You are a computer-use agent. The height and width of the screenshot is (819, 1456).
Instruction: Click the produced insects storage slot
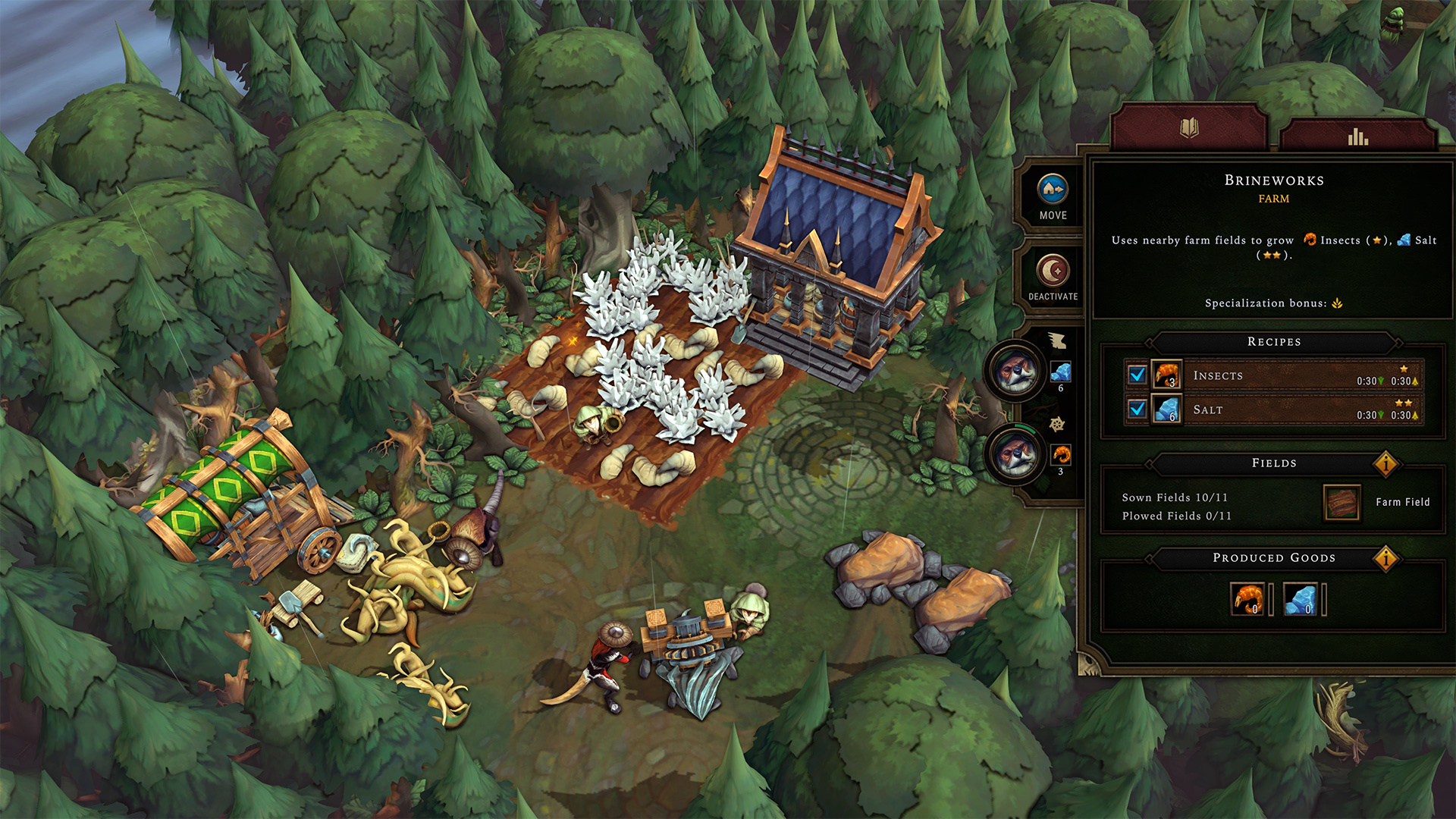[1247, 599]
